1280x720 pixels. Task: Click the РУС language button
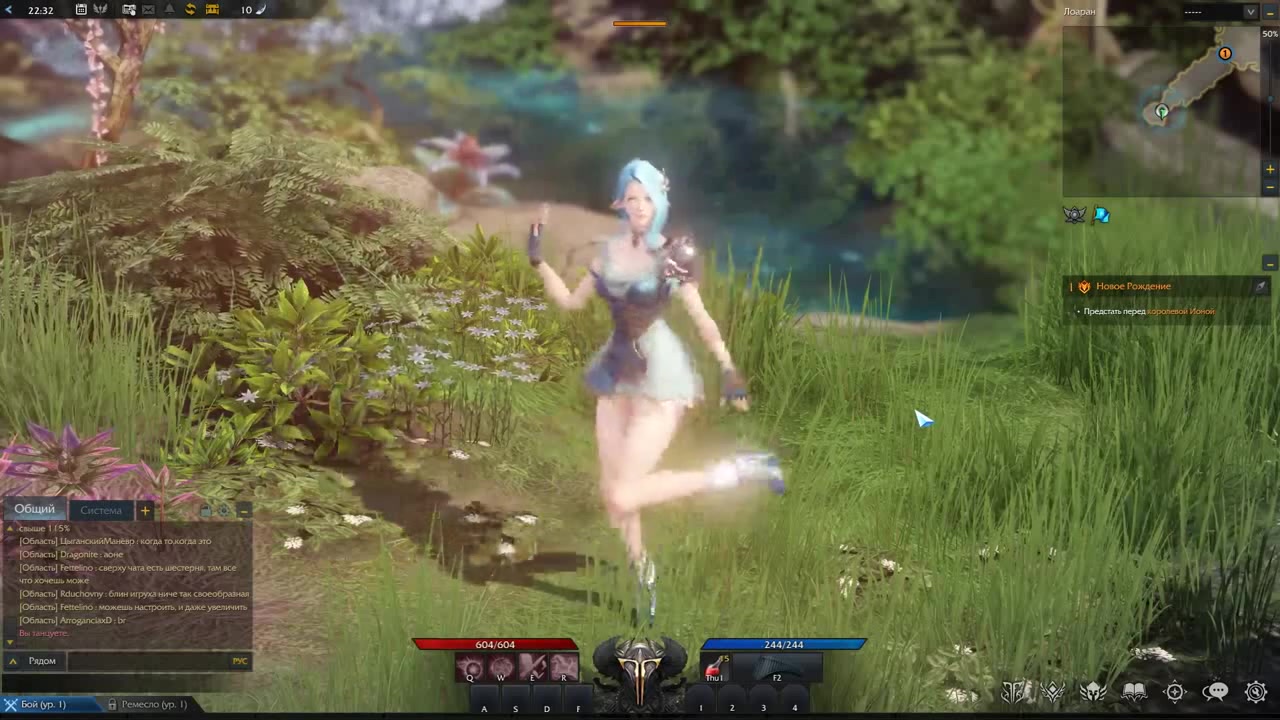point(239,660)
